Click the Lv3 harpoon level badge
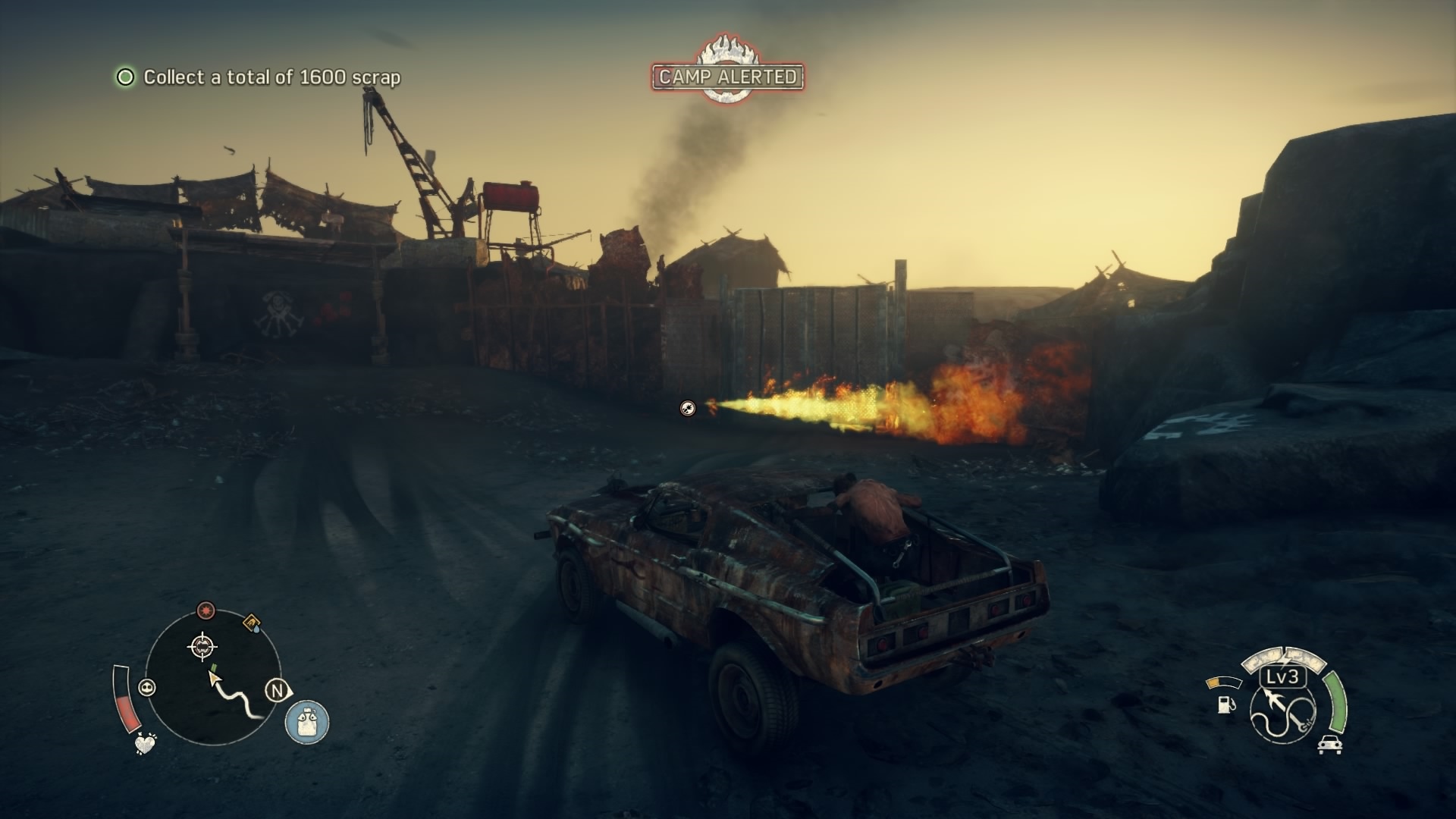 [x=1282, y=677]
